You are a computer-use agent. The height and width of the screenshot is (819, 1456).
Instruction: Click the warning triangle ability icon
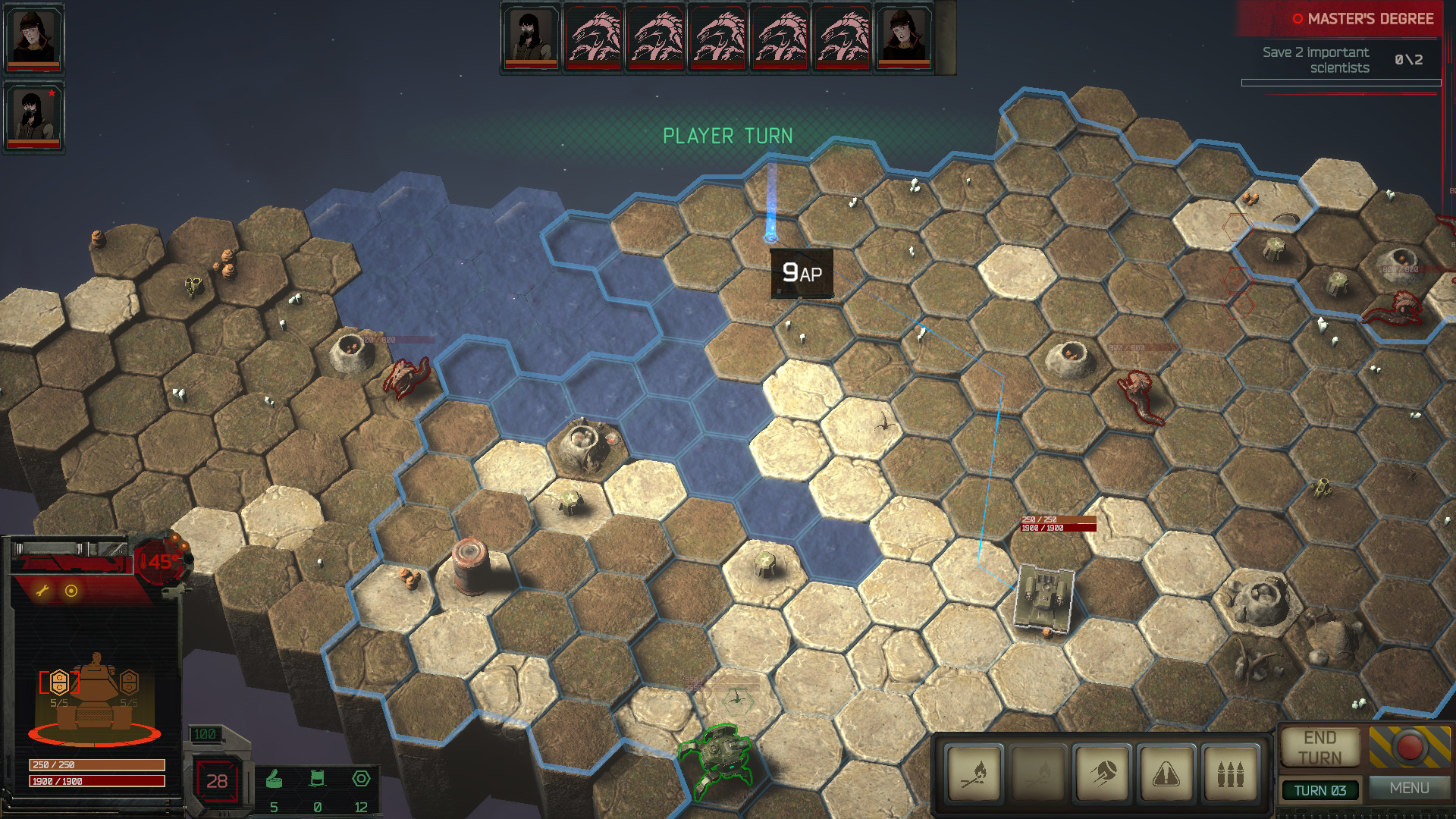(1168, 773)
